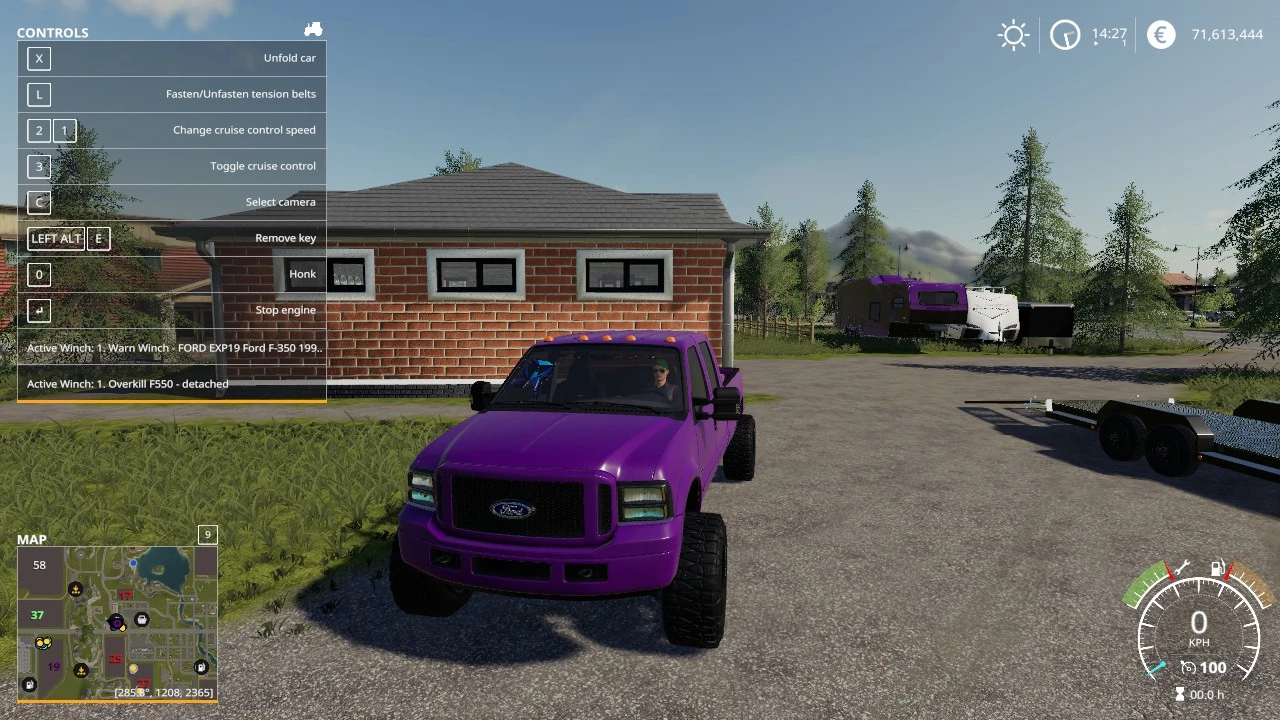
Task: Open the minimap
Action: [117, 622]
